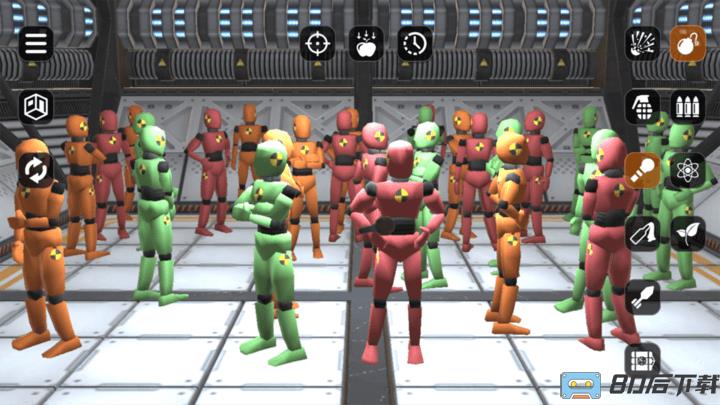Toggle the falling apple gravity icon
This screenshot has height=405, width=720.
tap(365, 43)
